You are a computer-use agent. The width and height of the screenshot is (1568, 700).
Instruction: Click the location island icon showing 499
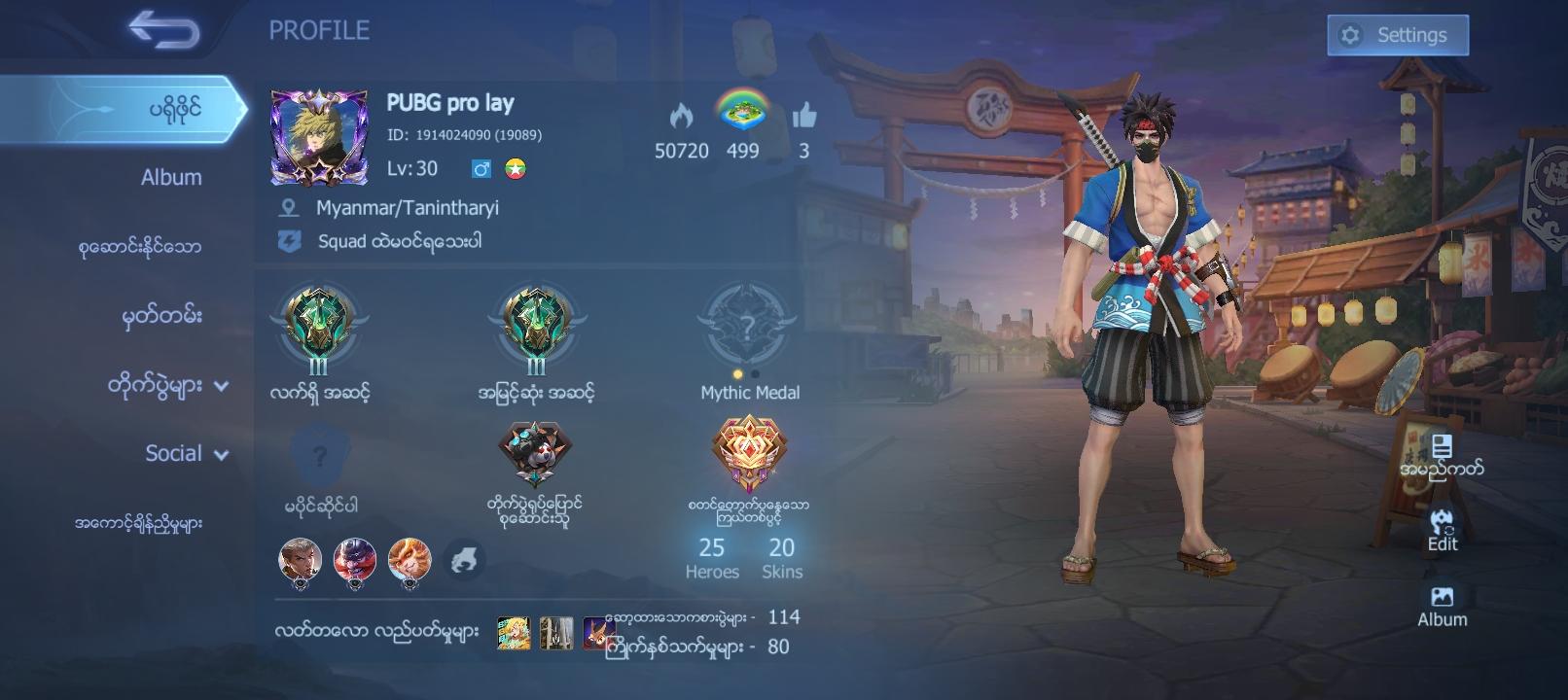click(x=744, y=113)
